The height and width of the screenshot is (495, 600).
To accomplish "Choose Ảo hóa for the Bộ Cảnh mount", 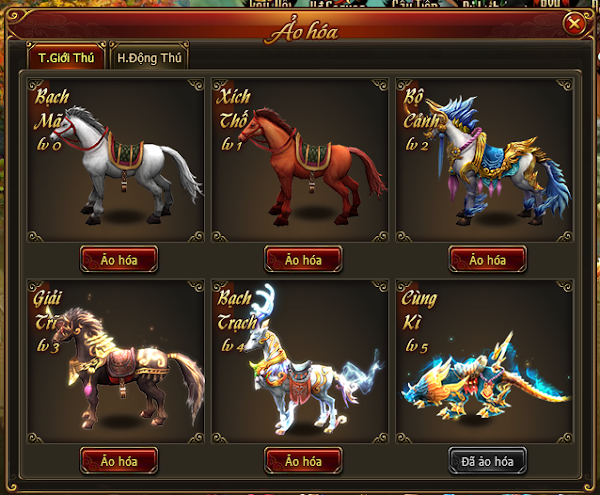I will point(487,260).
